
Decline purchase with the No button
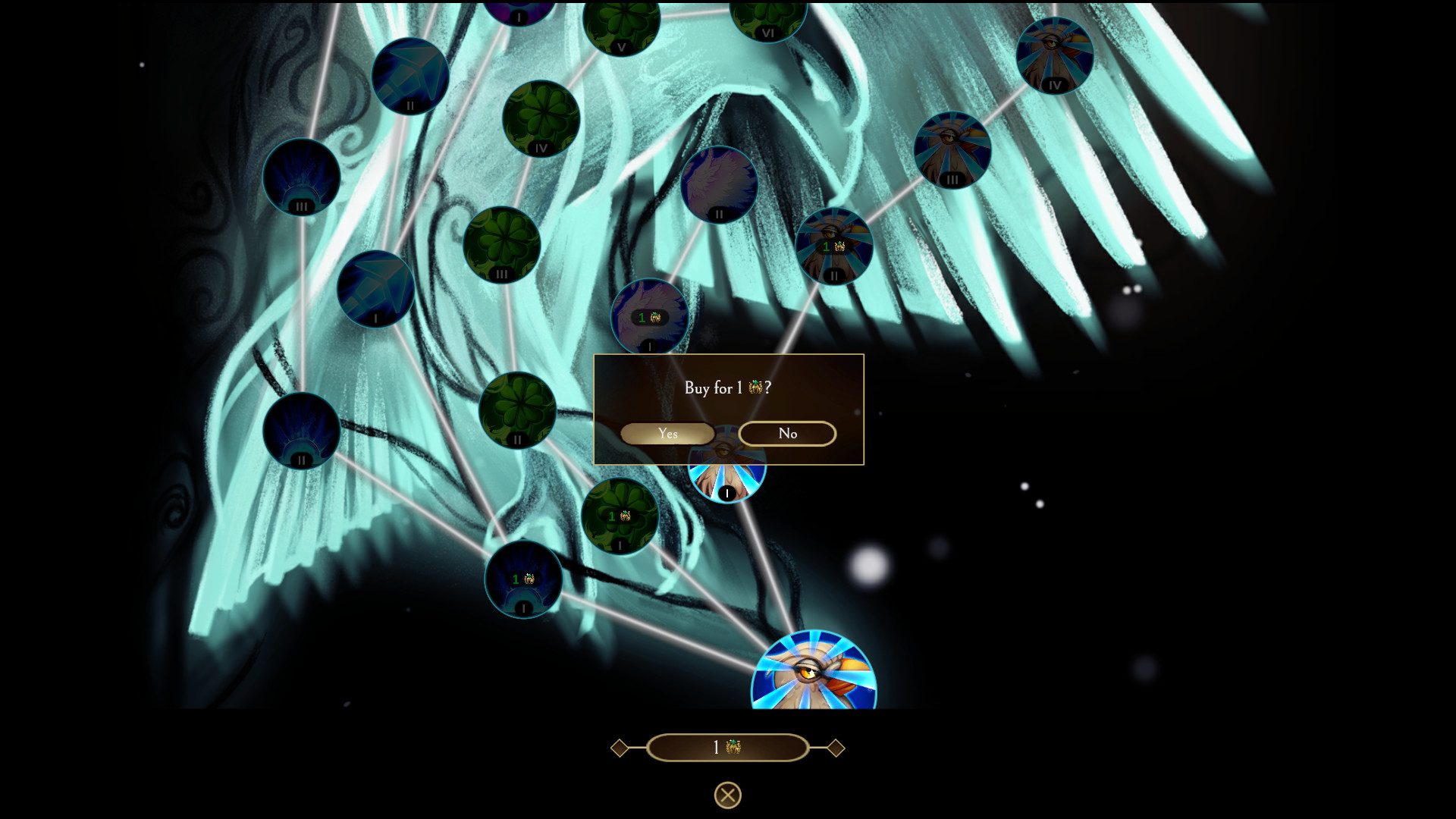coord(786,433)
